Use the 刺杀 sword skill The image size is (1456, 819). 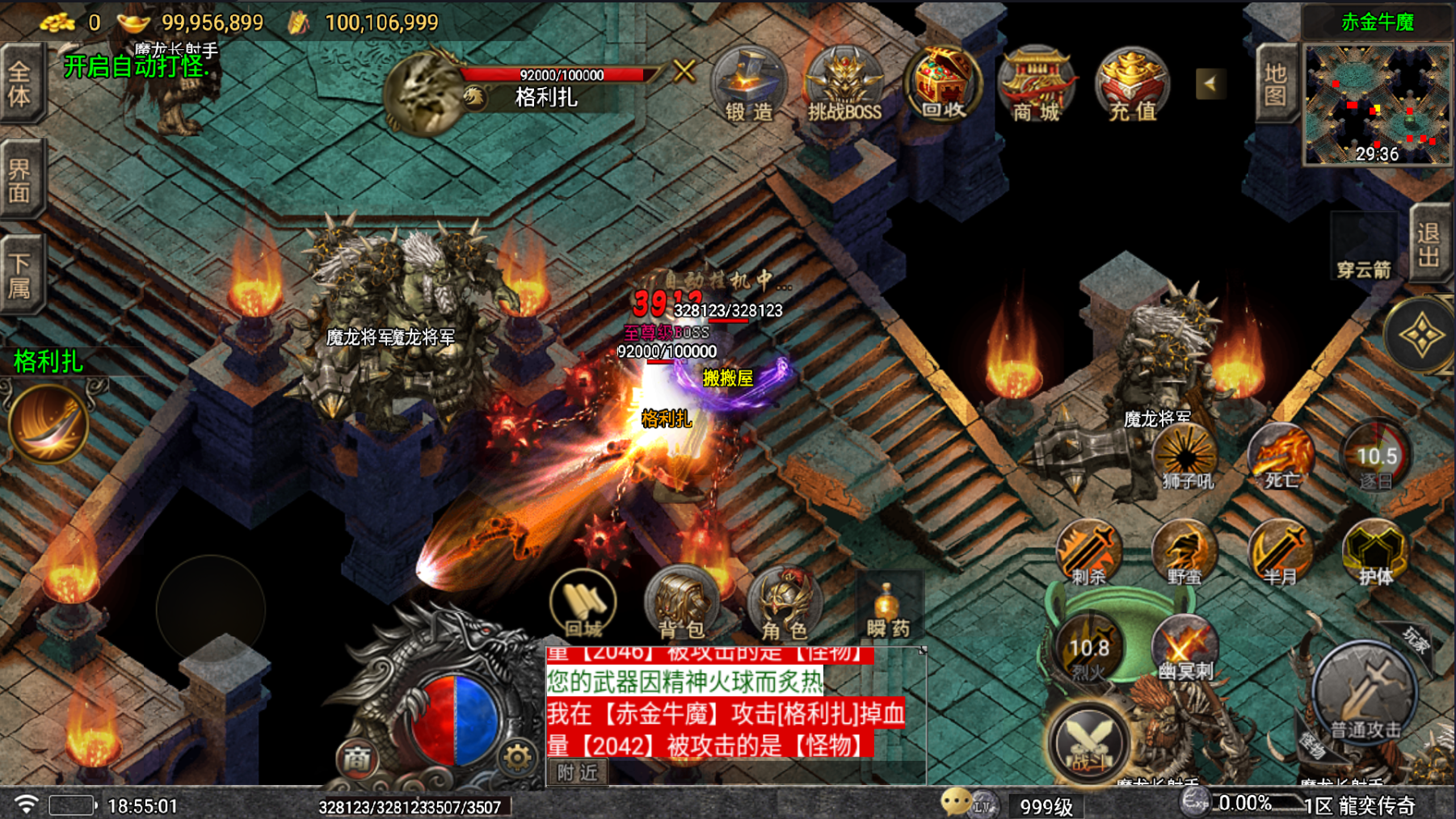(1088, 552)
